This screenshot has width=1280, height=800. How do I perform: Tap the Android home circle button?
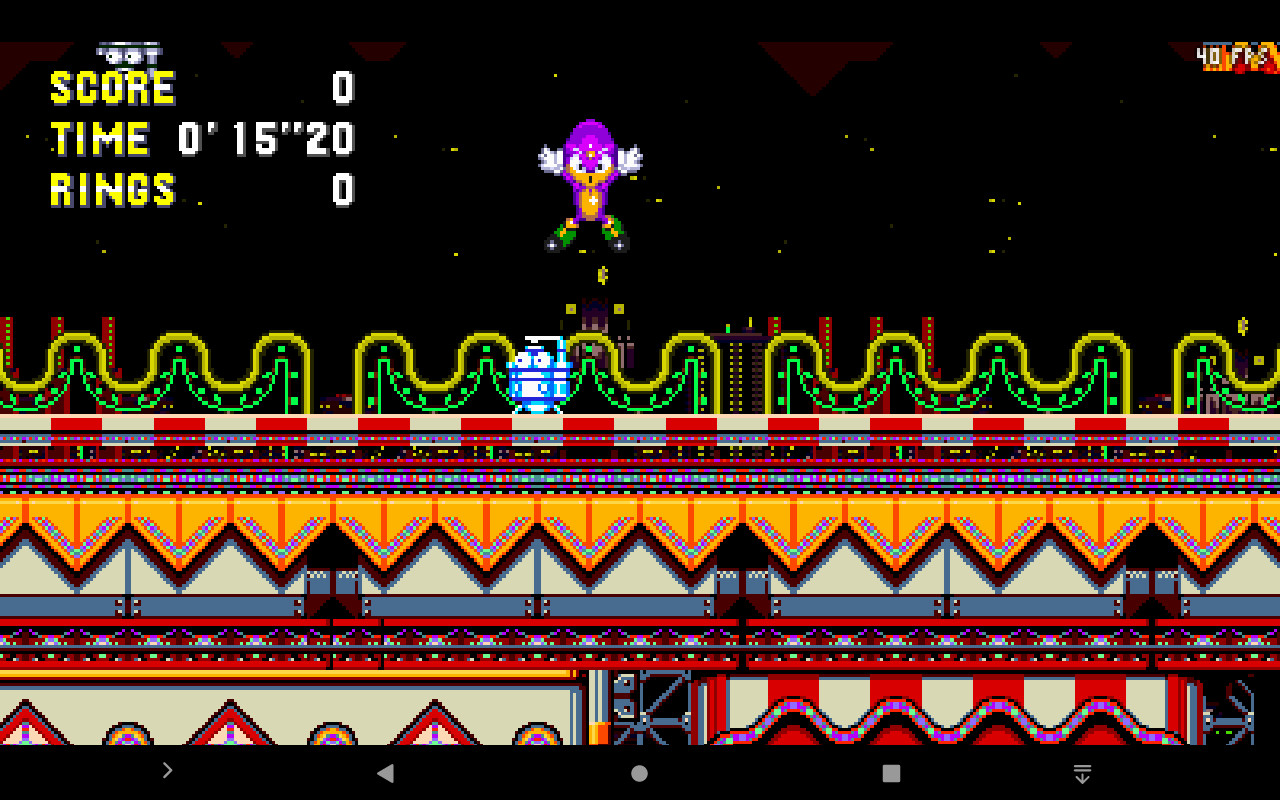639,772
